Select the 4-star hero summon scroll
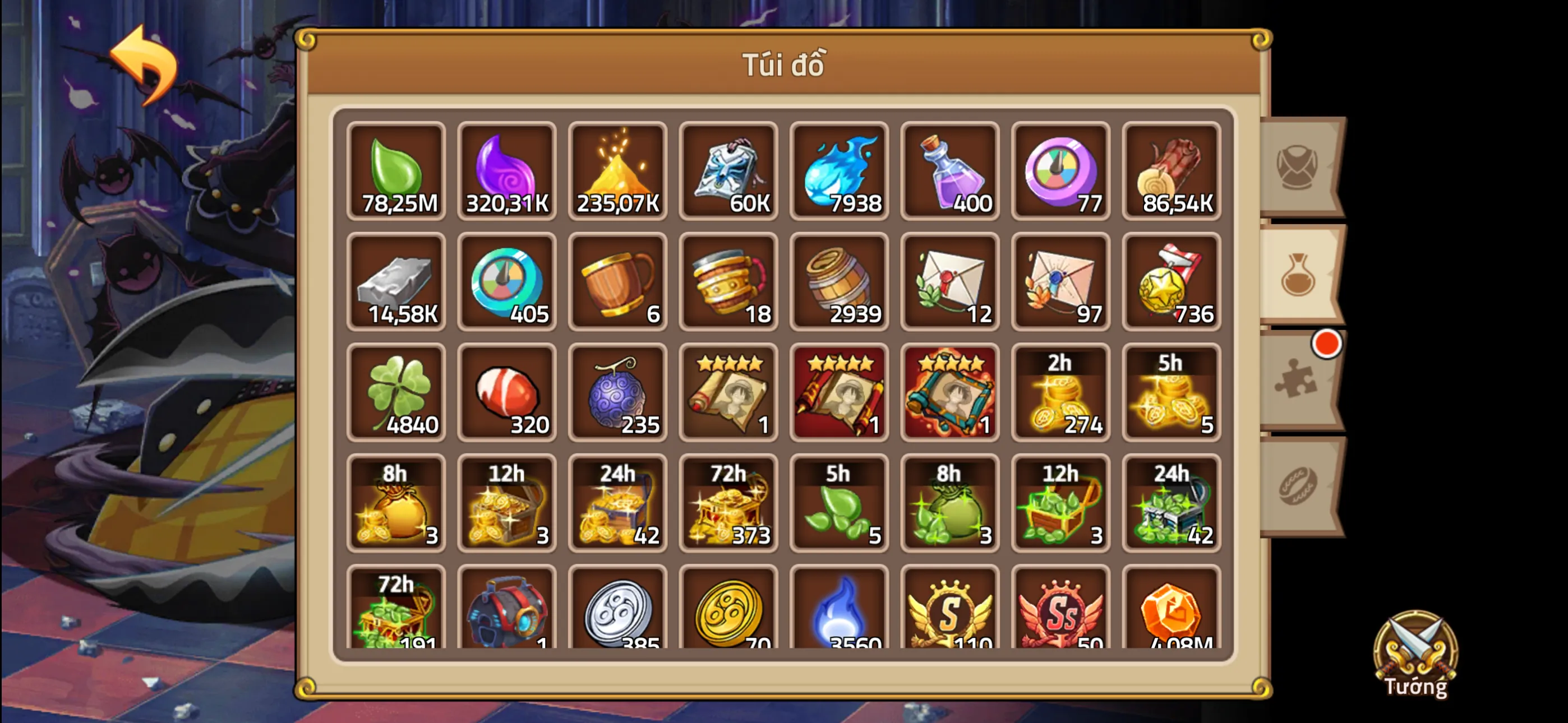The height and width of the screenshot is (723, 1568). pos(728,392)
